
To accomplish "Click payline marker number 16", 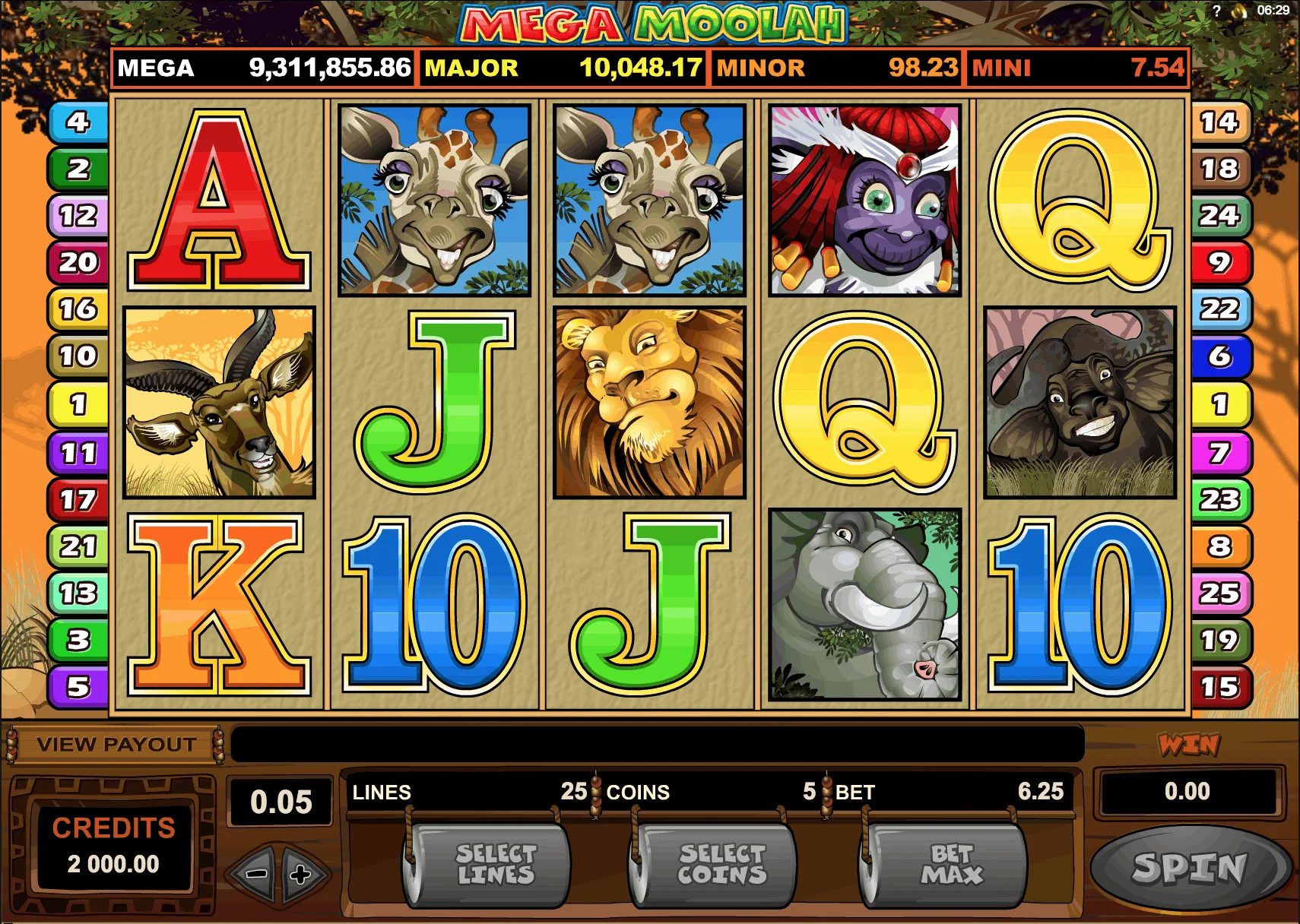I will click(78, 309).
